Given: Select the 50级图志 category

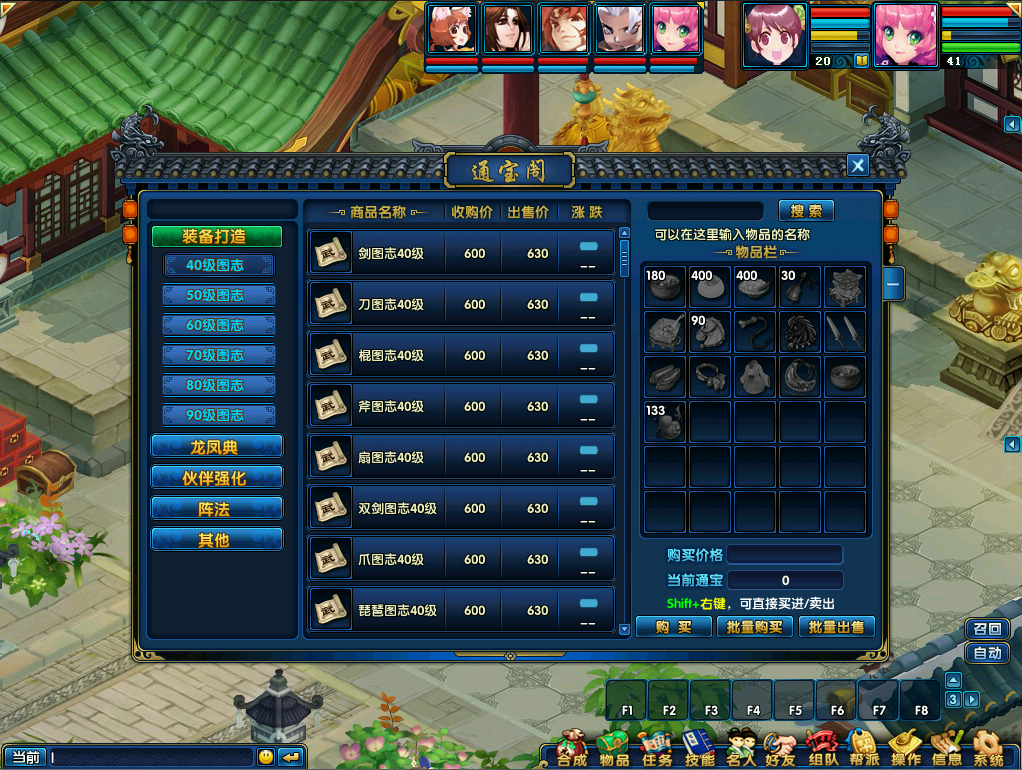Looking at the screenshot, I should tap(217, 296).
